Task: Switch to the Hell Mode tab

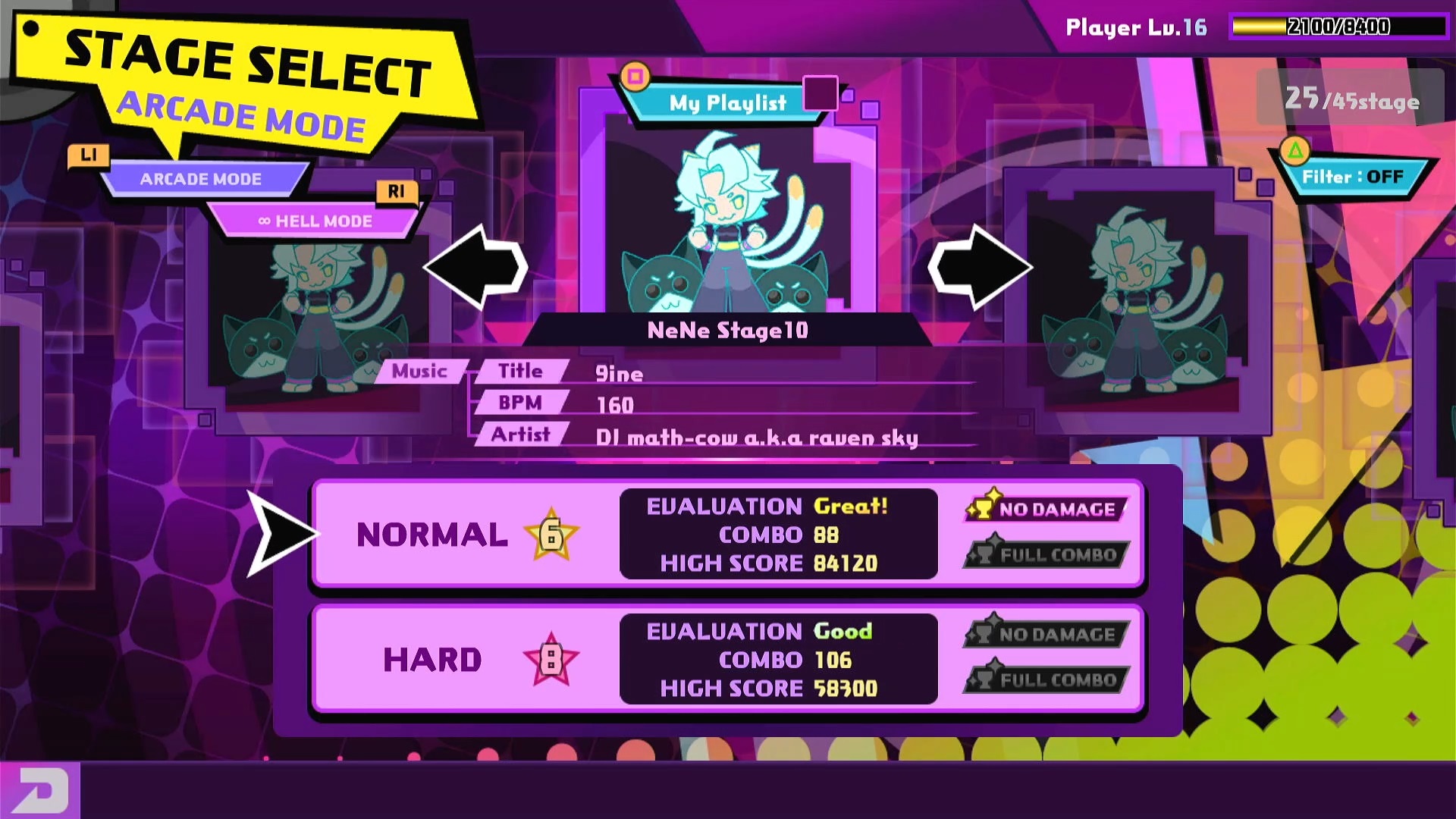Action: tap(315, 221)
